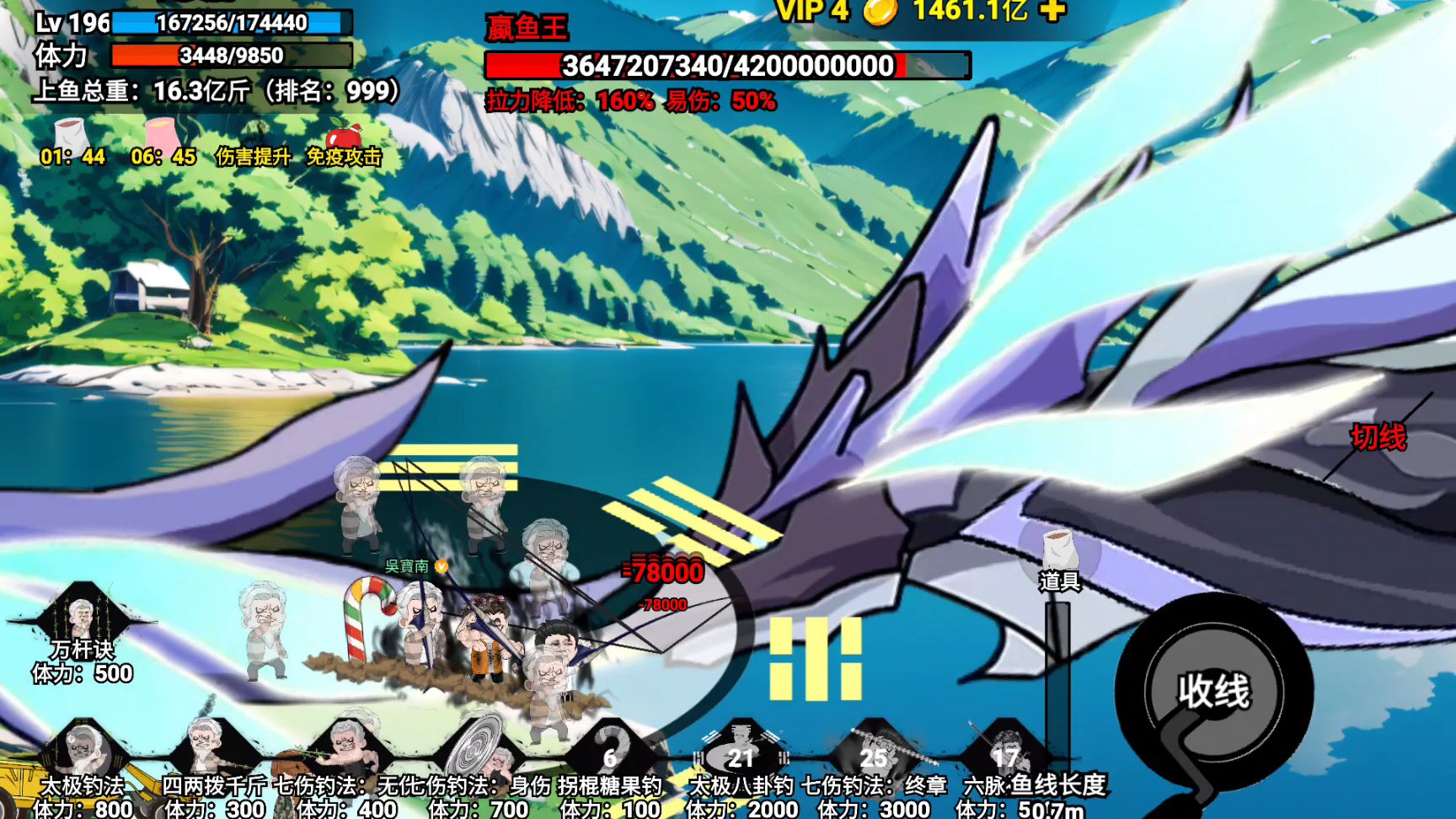Add gold with the plus button
The image size is (1456, 819).
point(1052,10)
